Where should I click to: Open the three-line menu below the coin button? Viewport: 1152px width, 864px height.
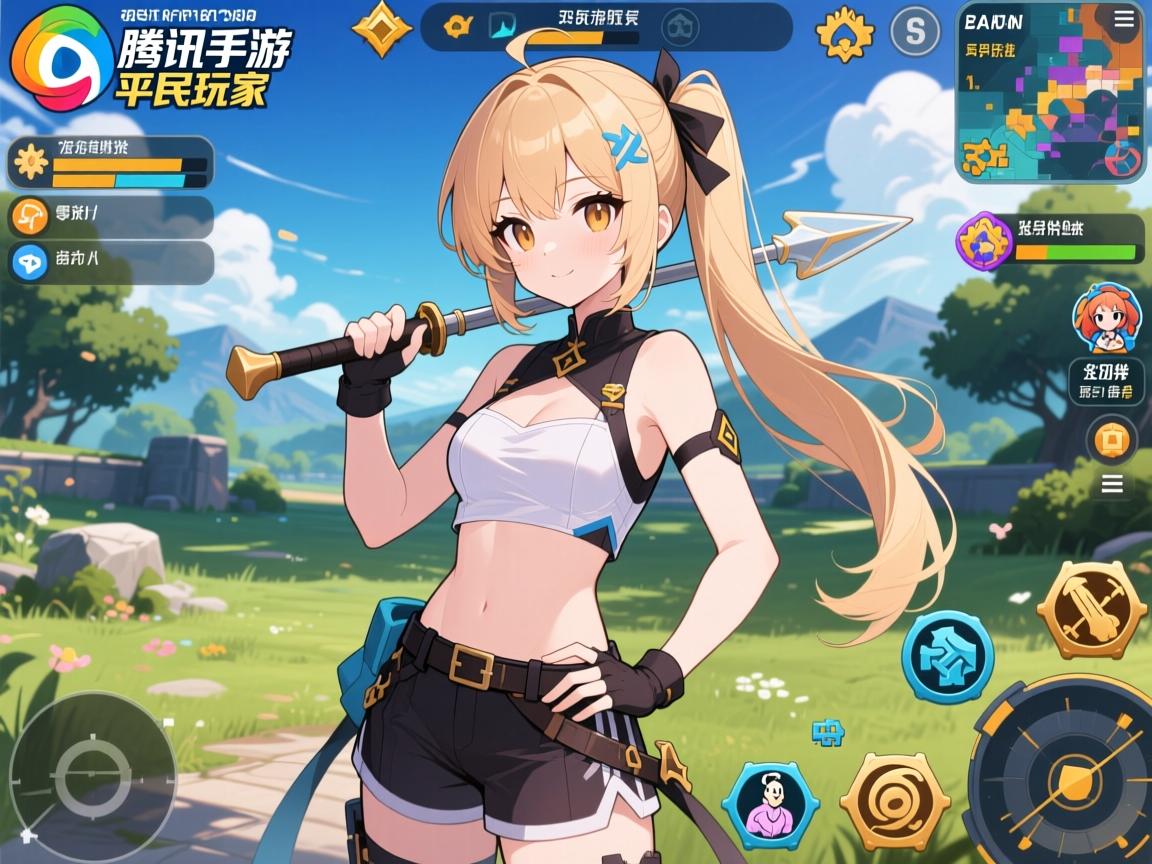[x=1112, y=486]
